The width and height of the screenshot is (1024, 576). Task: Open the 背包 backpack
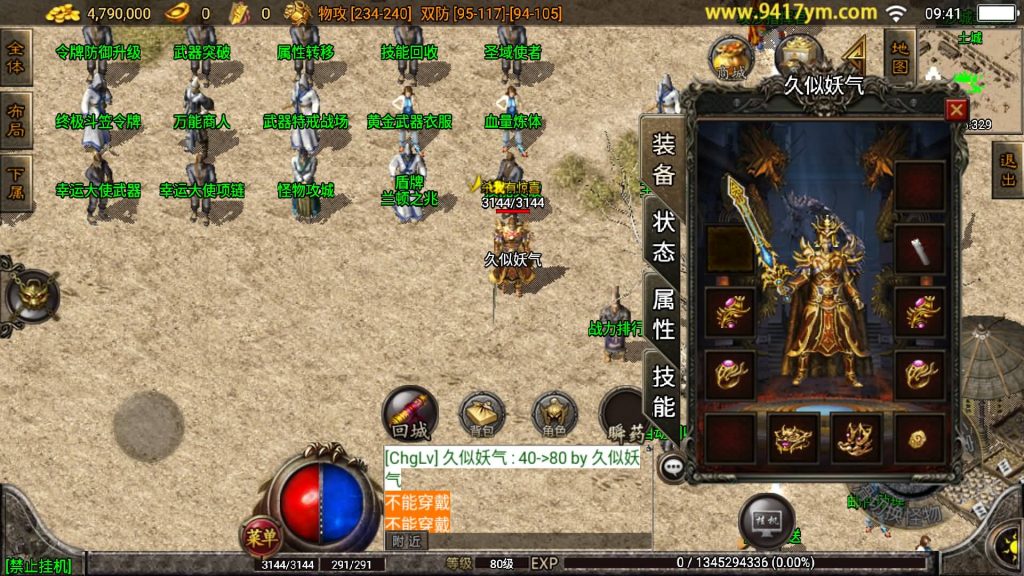(x=482, y=415)
